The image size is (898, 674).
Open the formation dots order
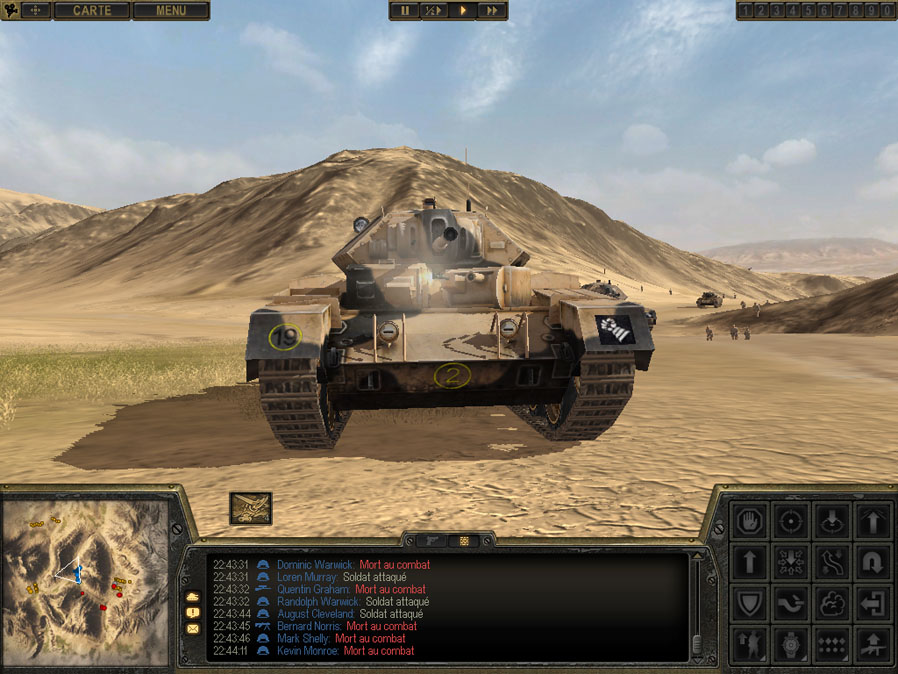click(x=832, y=645)
